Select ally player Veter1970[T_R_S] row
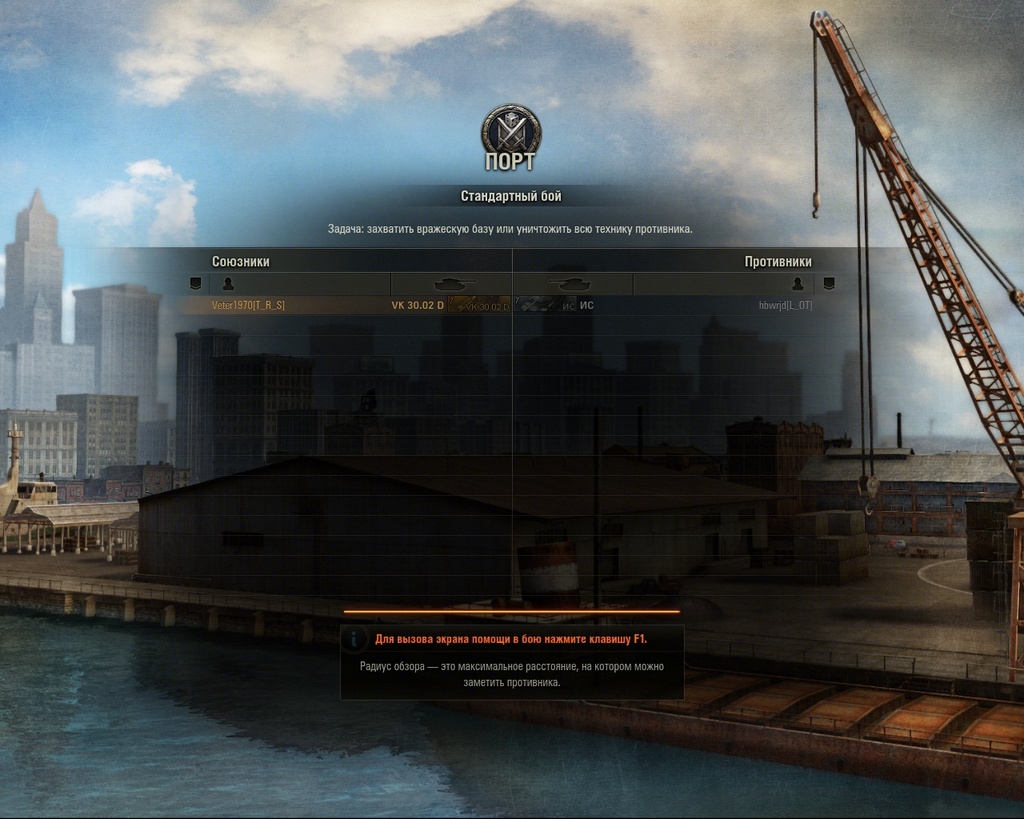 (248, 305)
